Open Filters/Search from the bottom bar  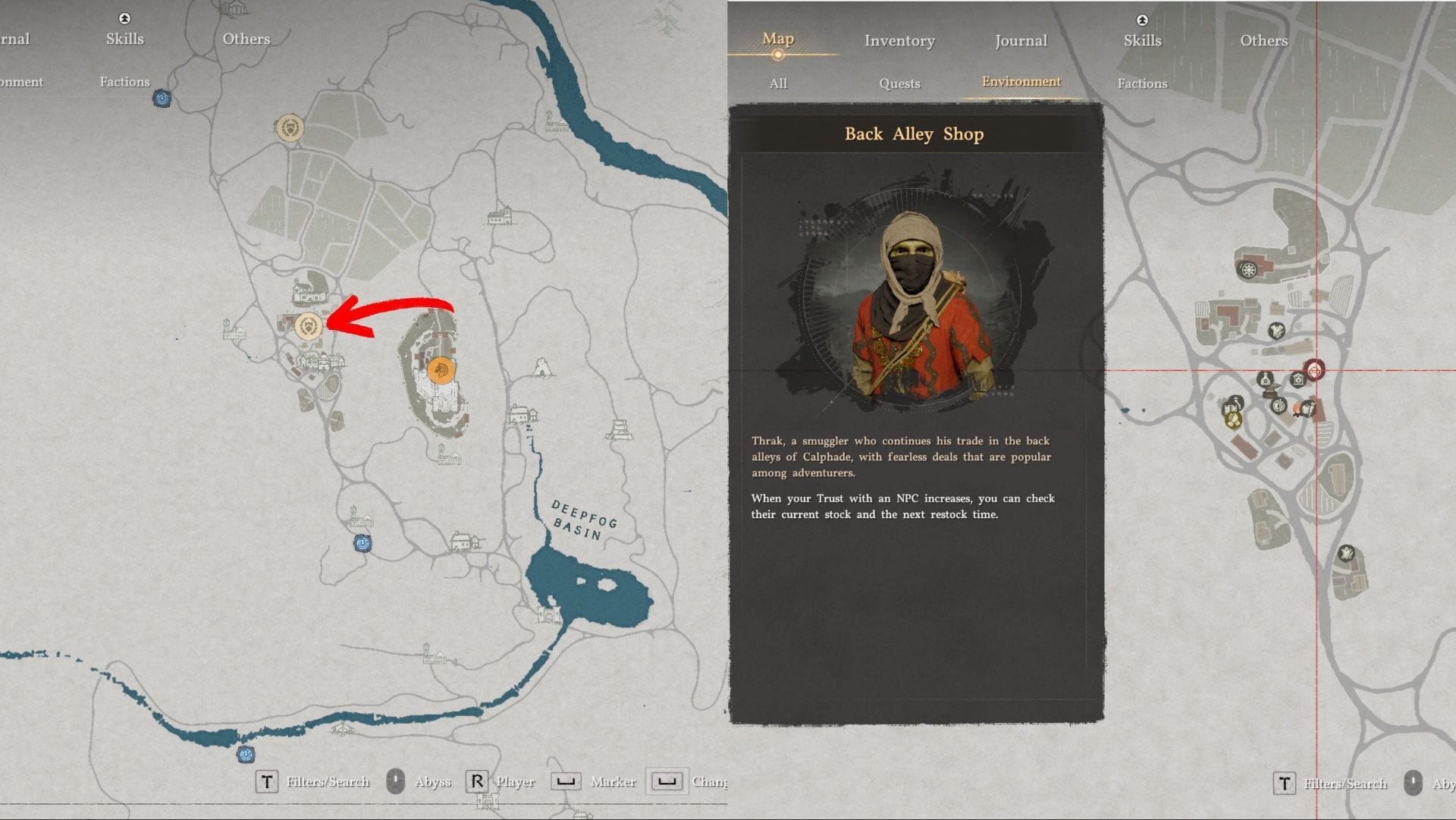click(267, 781)
